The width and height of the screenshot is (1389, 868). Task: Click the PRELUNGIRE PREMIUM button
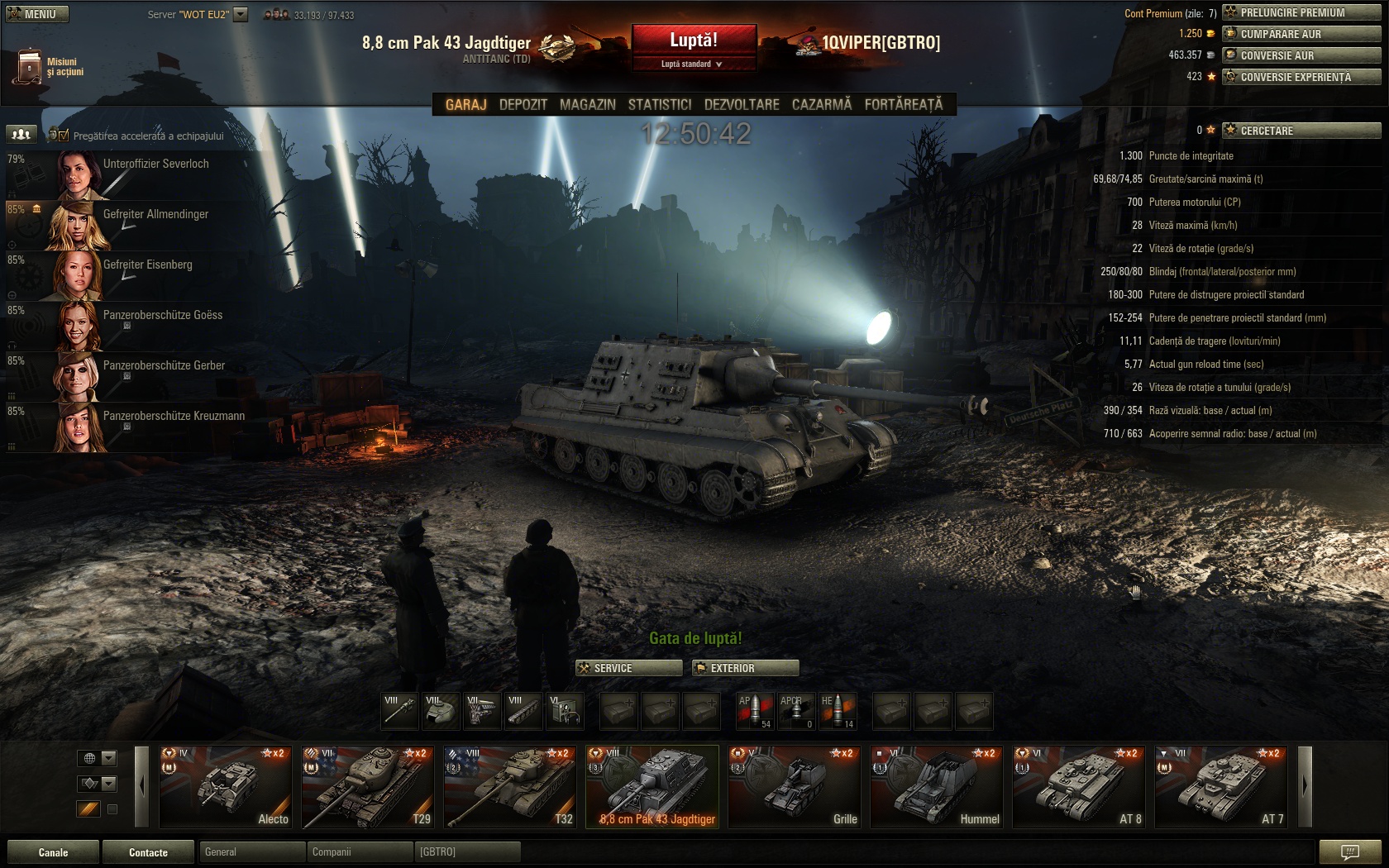(x=1301, y=12)
